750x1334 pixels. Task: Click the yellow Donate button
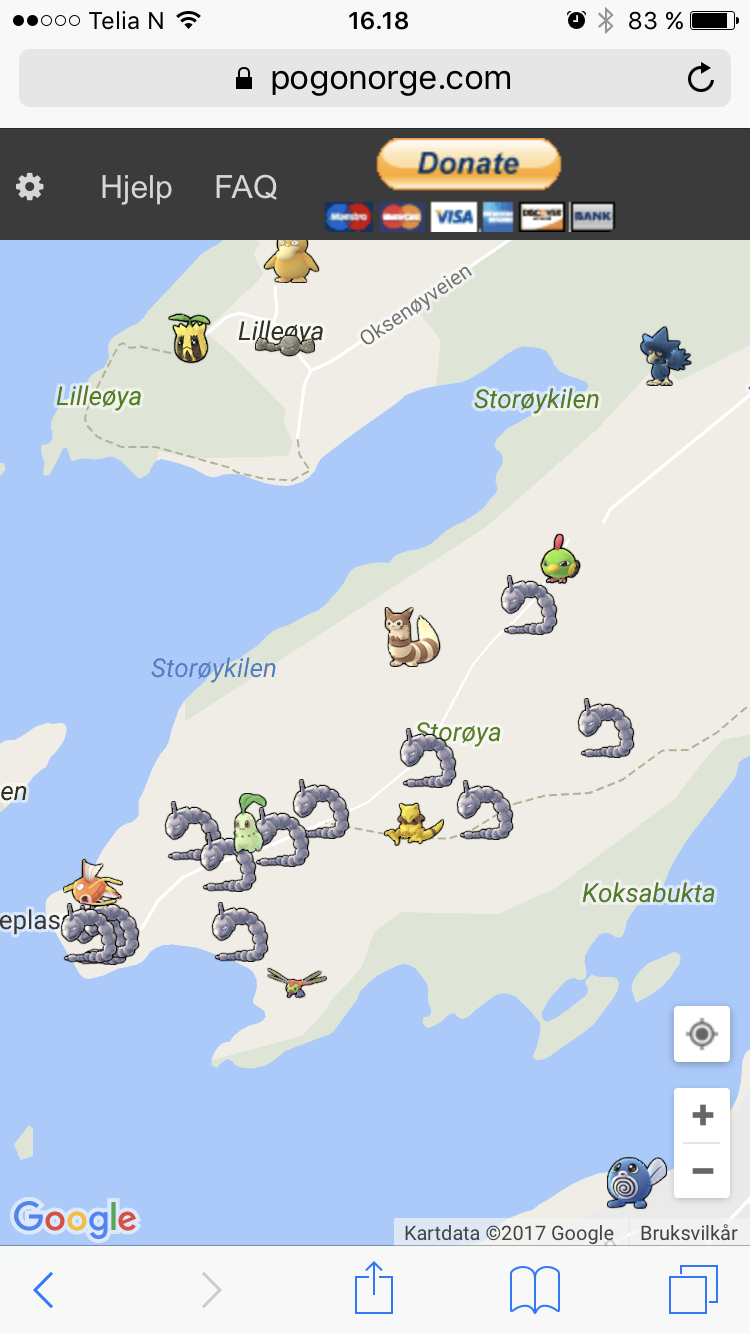468,164
